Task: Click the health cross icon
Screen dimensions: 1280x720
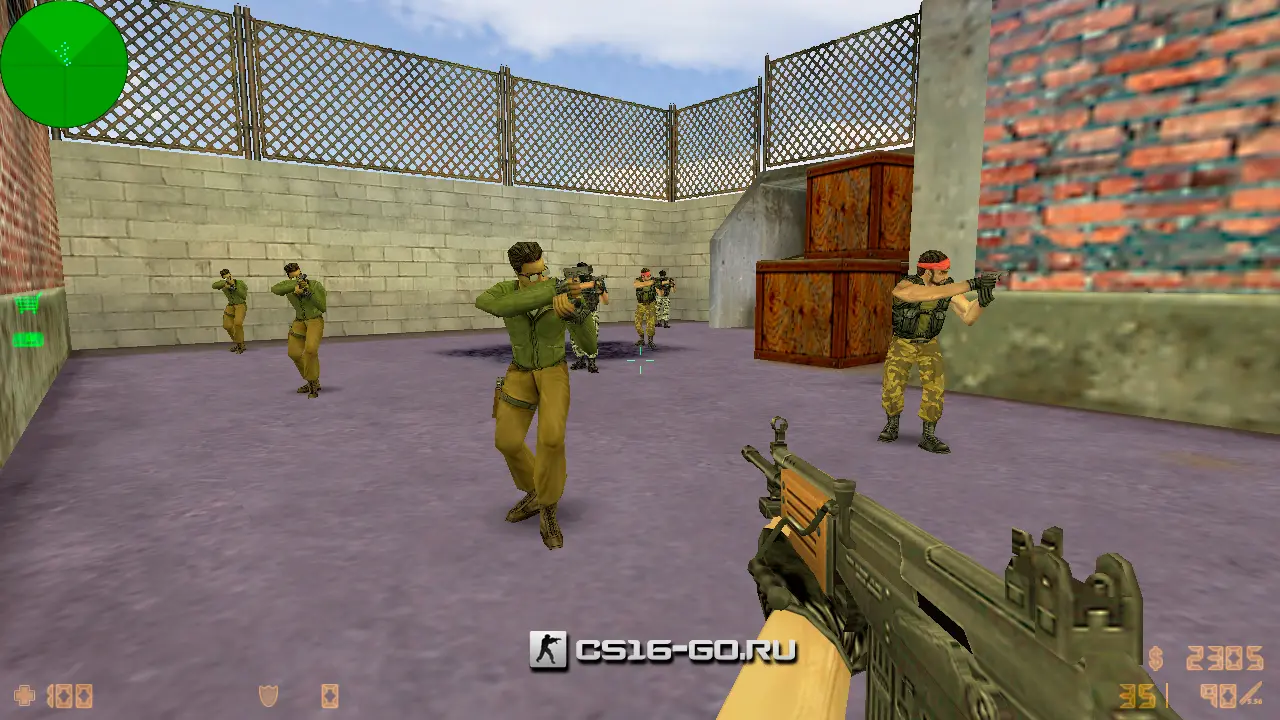Action: point(25,695)
